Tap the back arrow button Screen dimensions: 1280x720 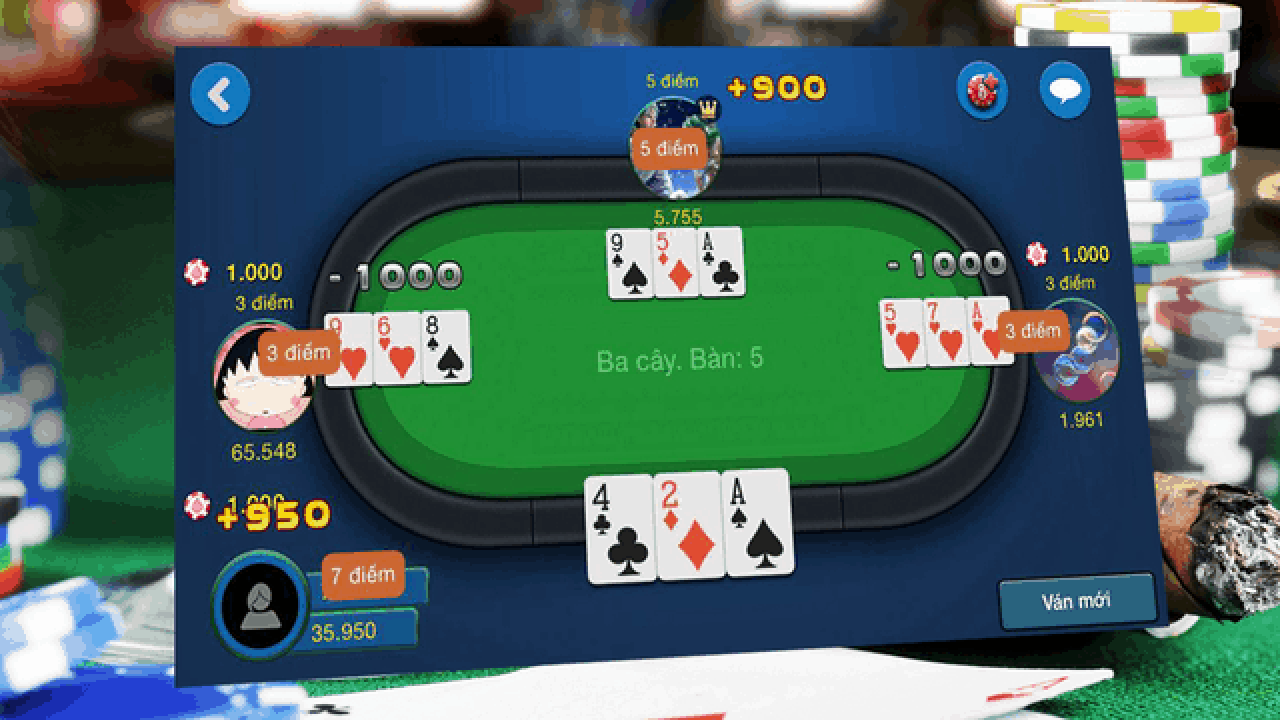(x=221, y=92)
